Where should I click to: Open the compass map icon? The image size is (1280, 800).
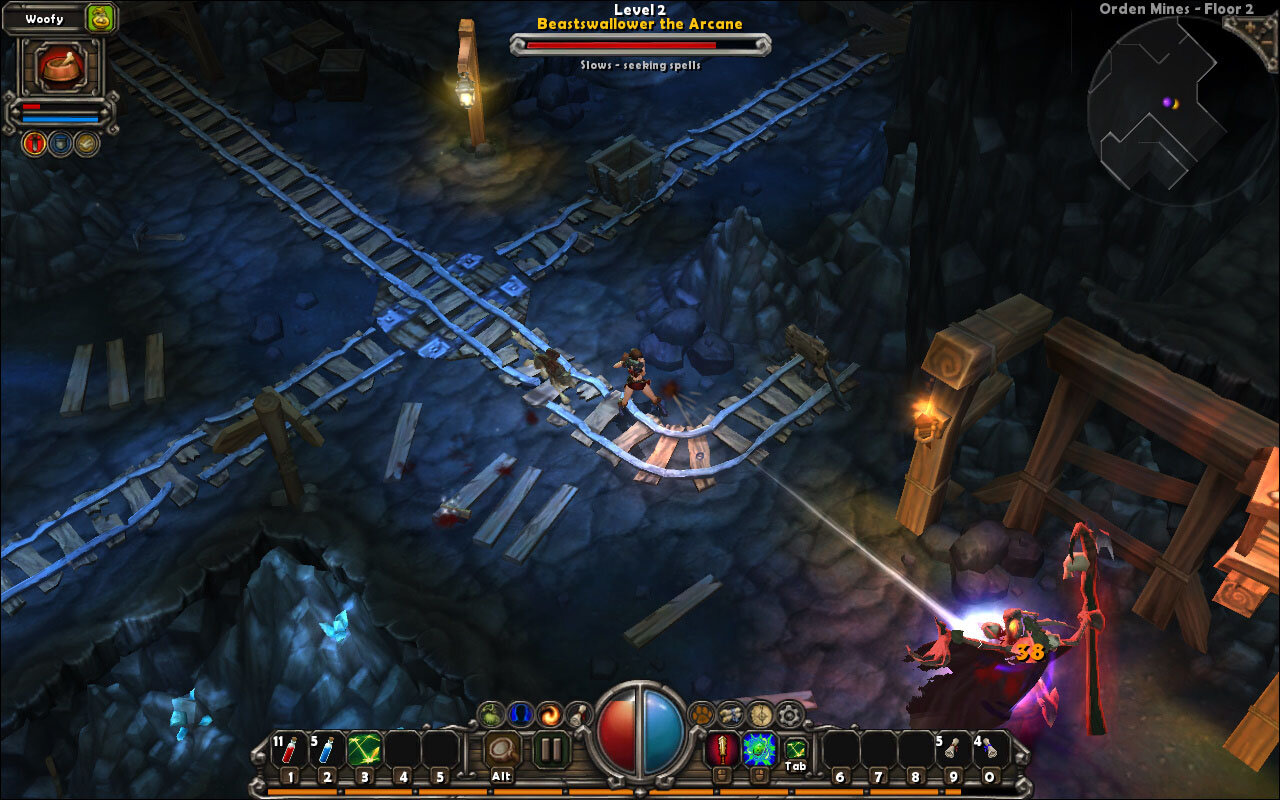coord(761,714)
